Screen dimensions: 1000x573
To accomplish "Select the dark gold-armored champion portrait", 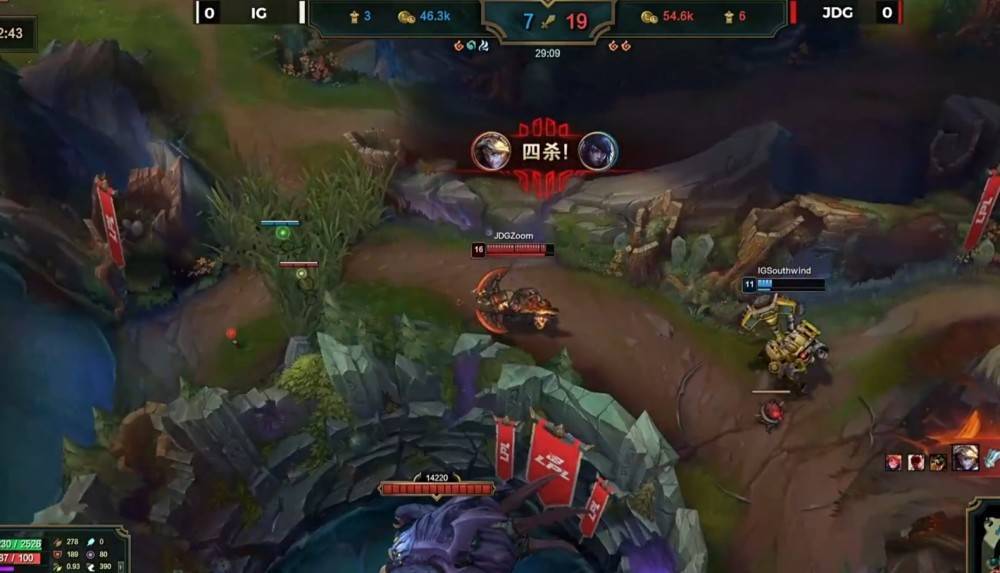I will (937, 462).
